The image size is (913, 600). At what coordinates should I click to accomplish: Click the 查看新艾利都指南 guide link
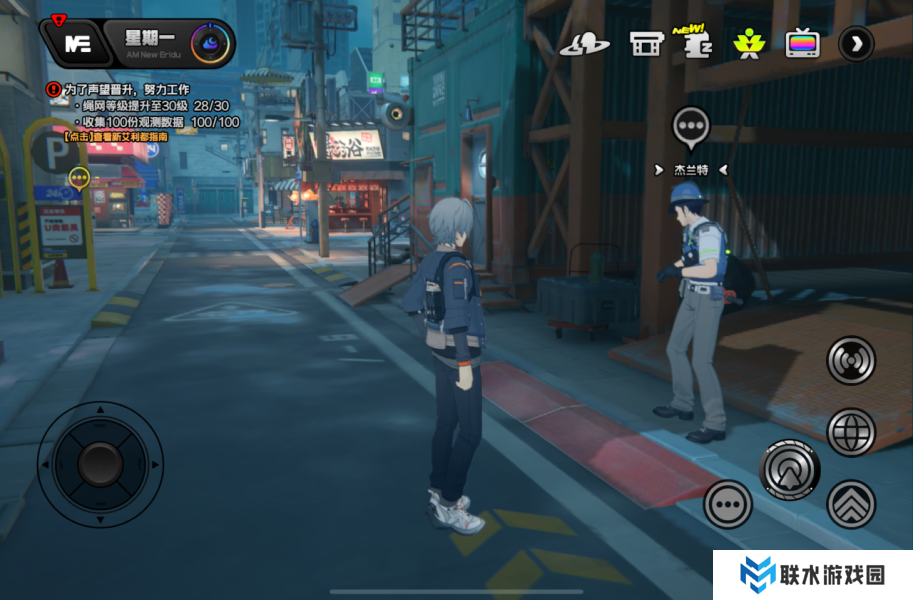116,136
